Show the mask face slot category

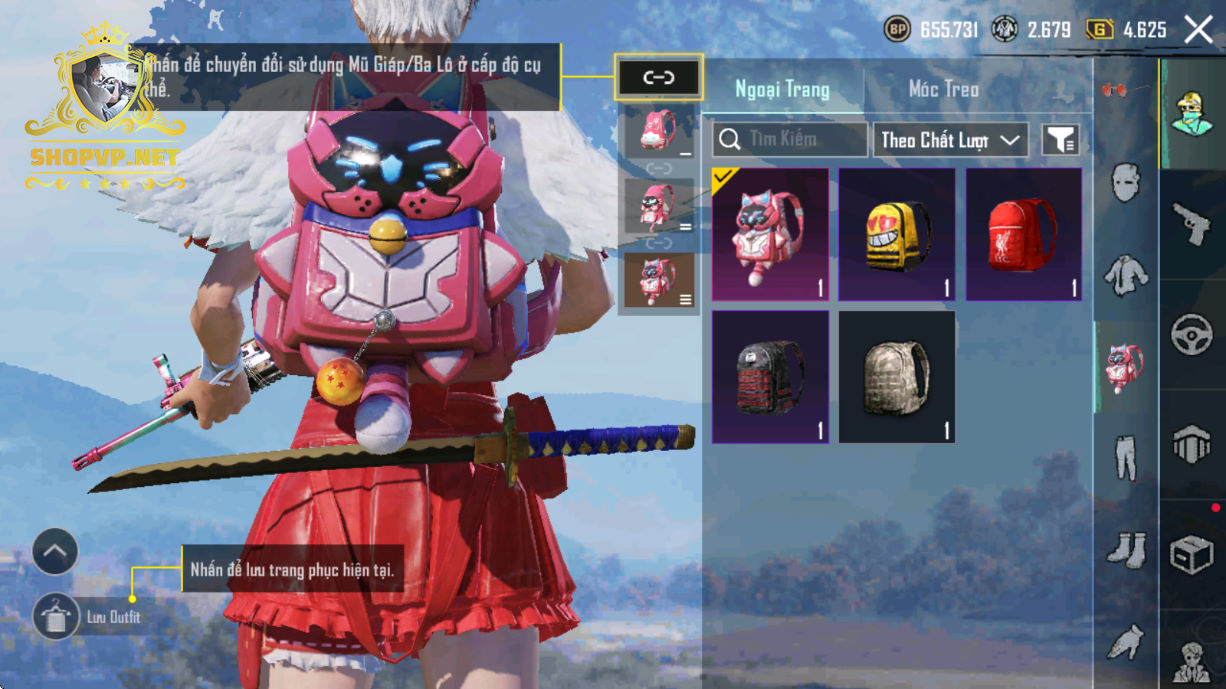coord(1126,183)
